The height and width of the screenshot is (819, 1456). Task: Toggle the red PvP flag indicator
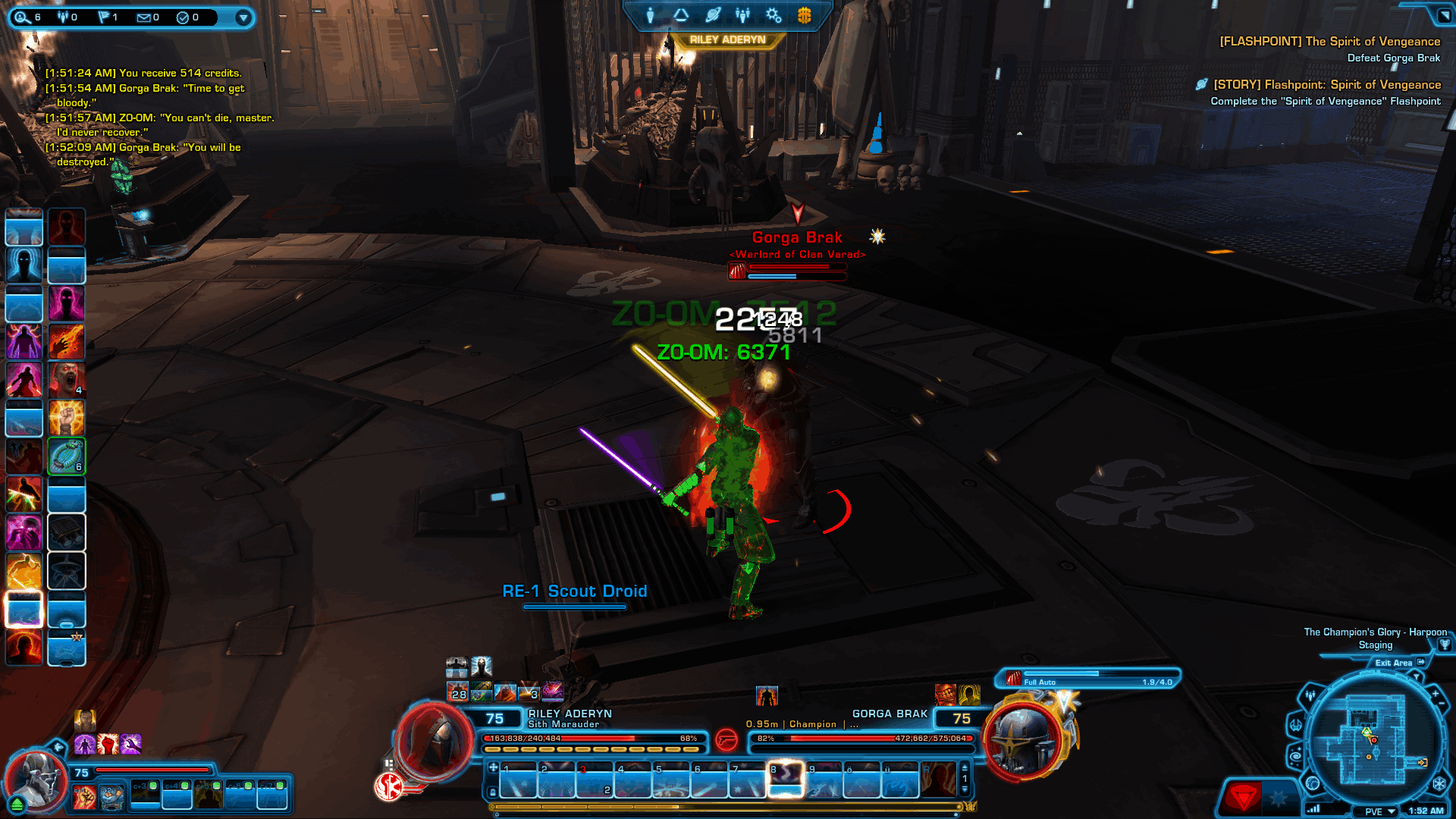coord(1244,796)
